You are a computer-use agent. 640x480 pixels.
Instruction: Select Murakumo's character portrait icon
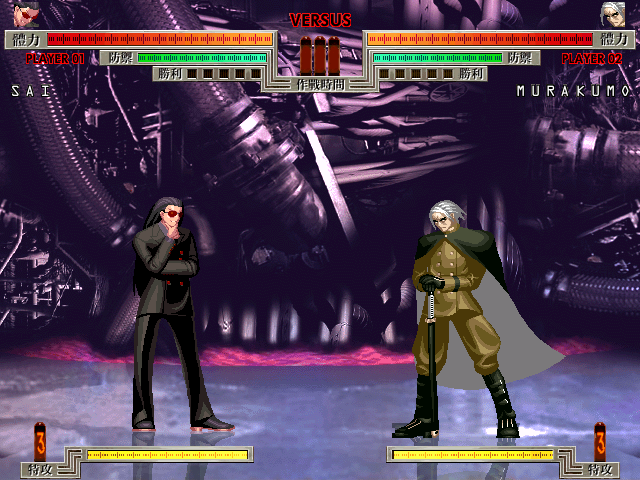coord(612,14)
